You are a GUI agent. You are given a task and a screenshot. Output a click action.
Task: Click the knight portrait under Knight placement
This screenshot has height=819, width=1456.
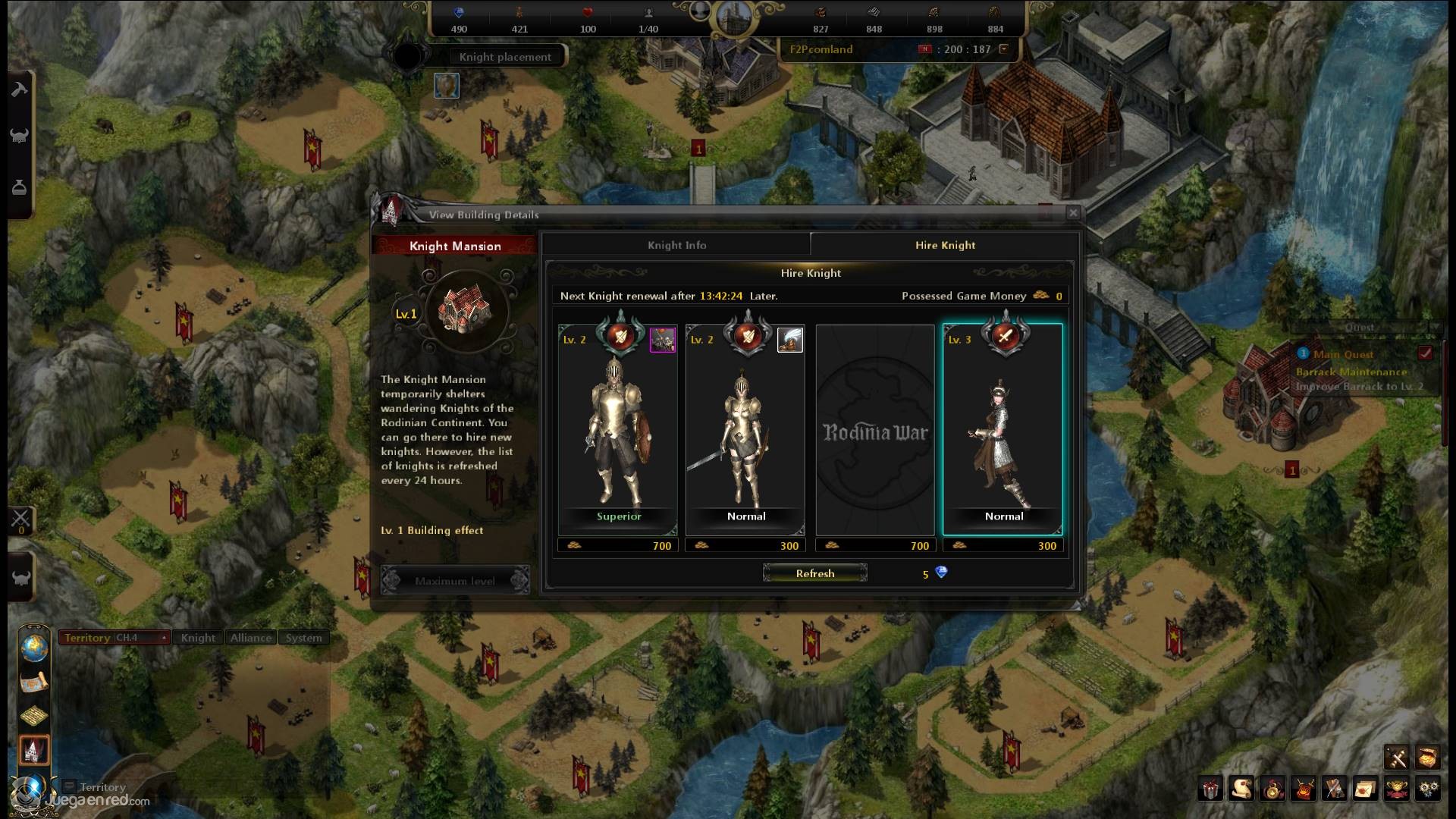[x=447, y=86]
